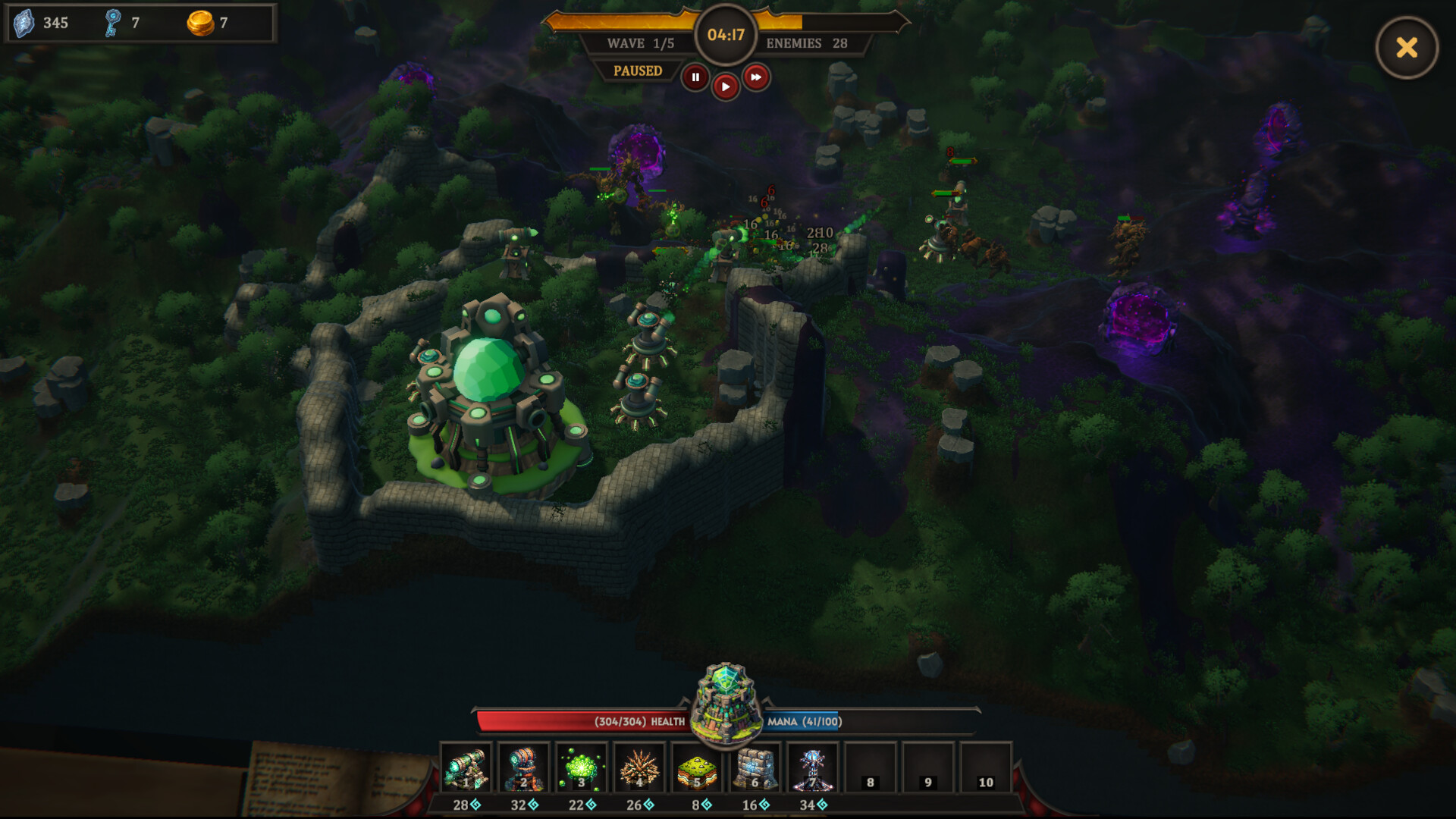Screen dimensions: 1456x819
Task: Select the stone wall in slot 6
Action: (755, 768)
